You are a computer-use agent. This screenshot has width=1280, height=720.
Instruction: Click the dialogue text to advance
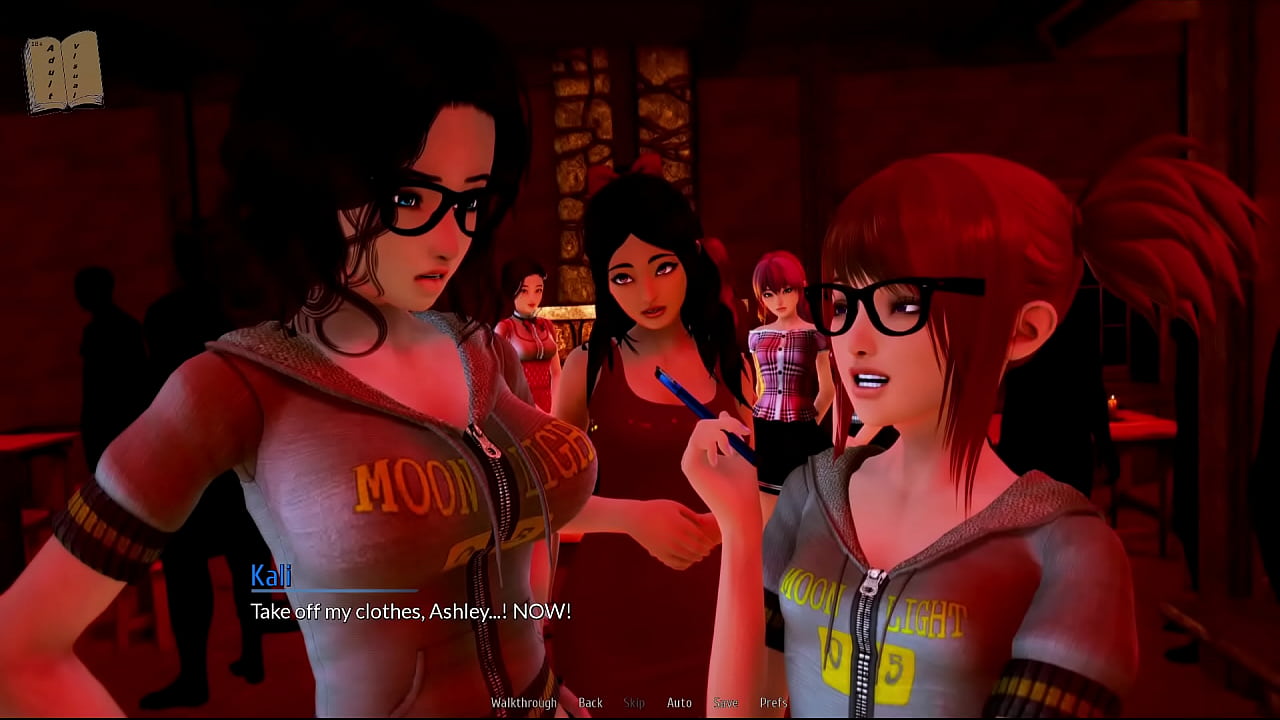(x=410, y=612)
